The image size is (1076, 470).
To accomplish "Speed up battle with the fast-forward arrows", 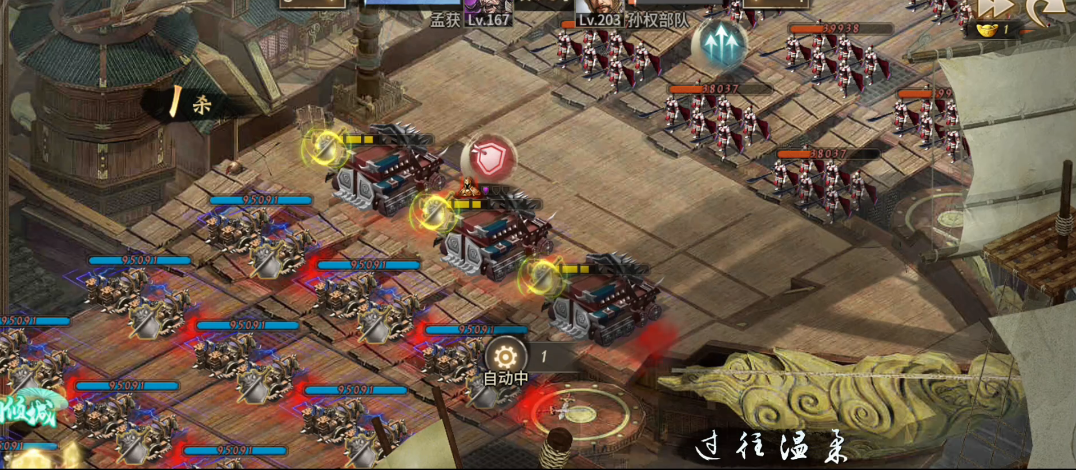I will (x=993, y=7).
